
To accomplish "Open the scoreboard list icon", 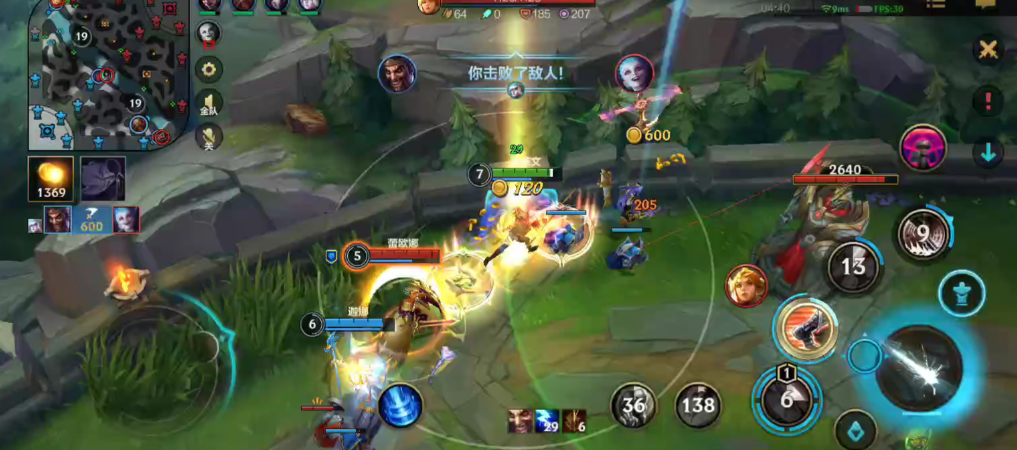I will click(x=936, y=6).
